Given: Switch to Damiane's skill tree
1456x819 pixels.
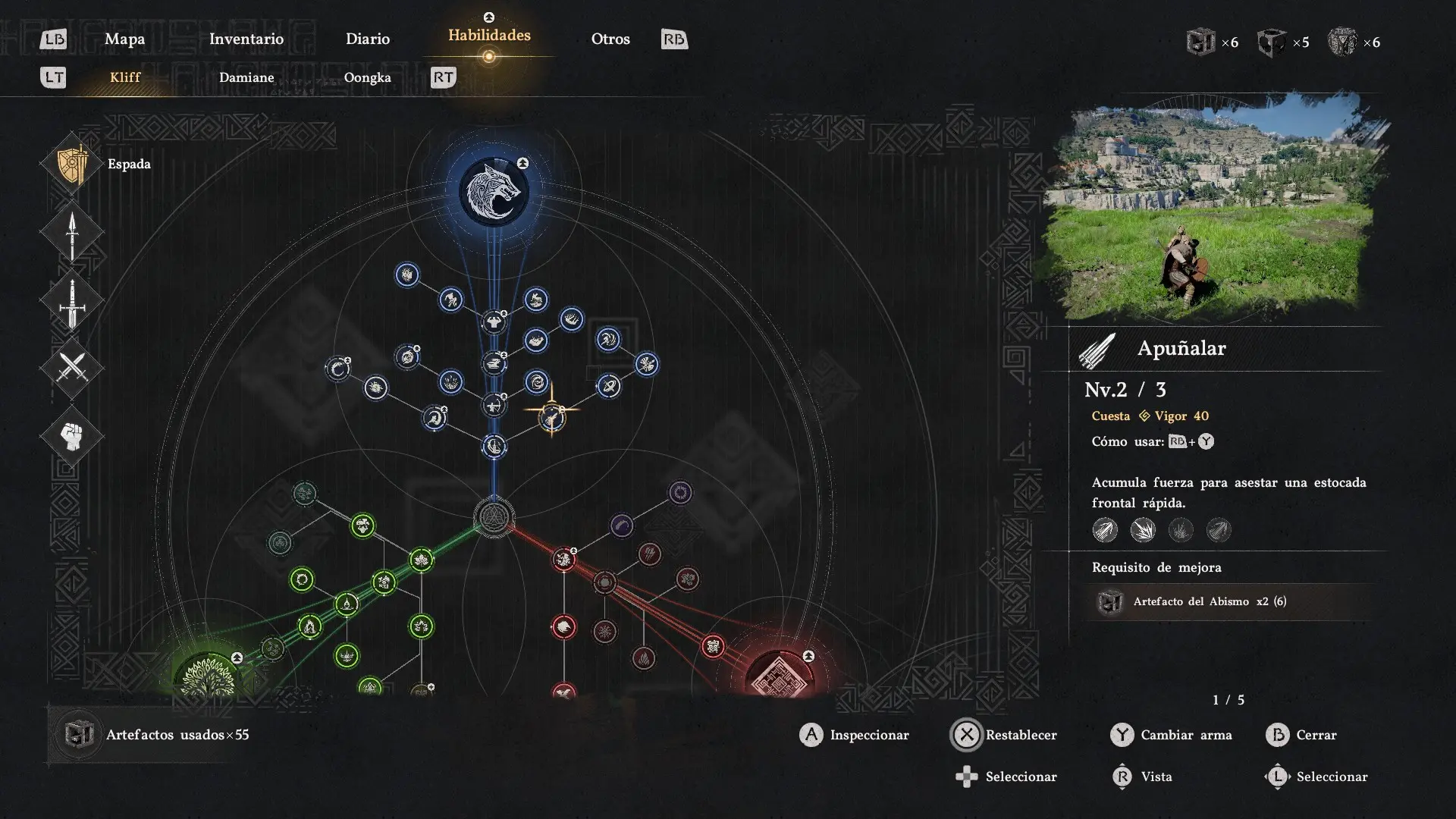Looking at the screenshot, I should point(246,77).
